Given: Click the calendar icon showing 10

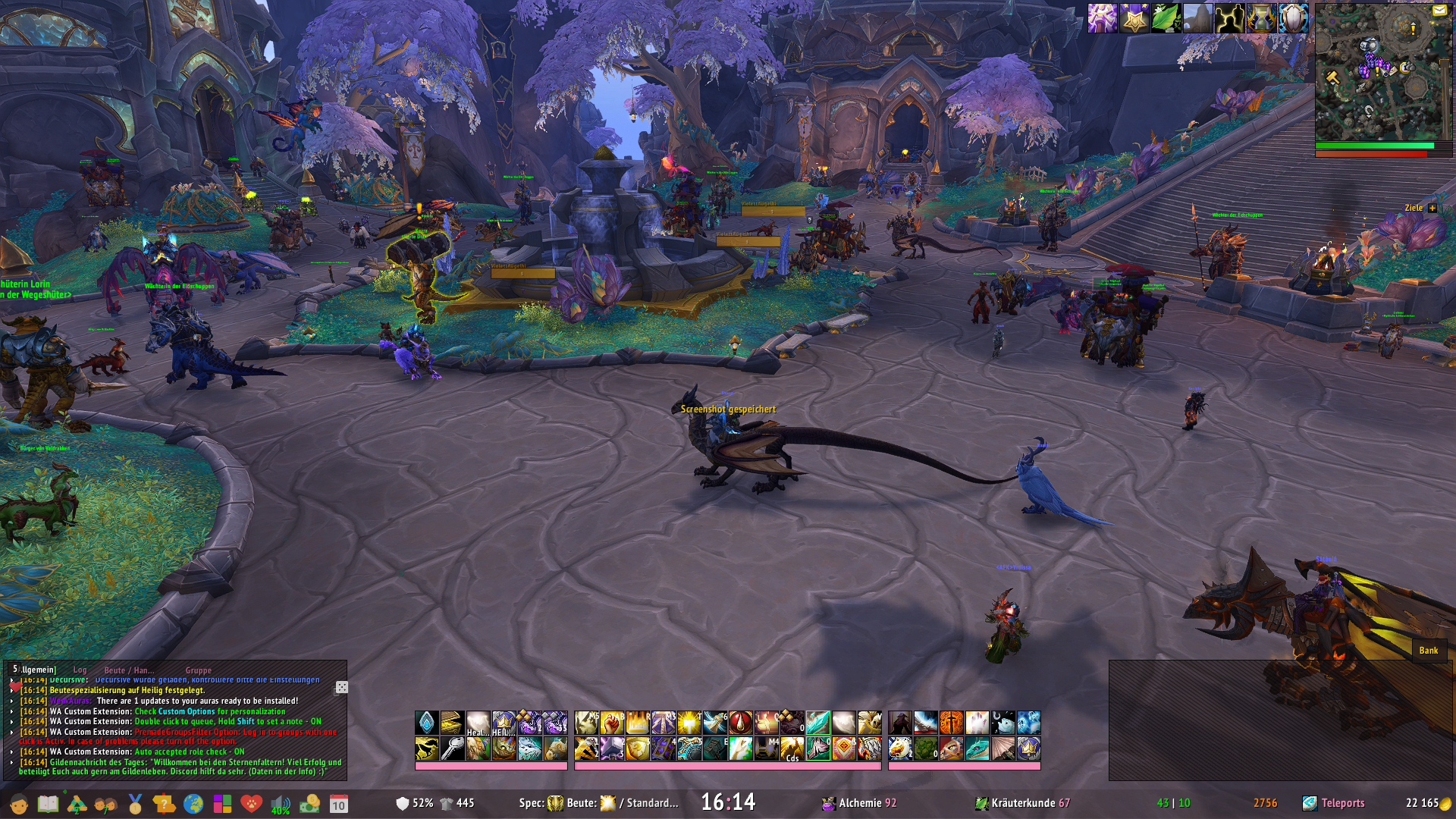Looking at the screenshot, I should (338, 805).
